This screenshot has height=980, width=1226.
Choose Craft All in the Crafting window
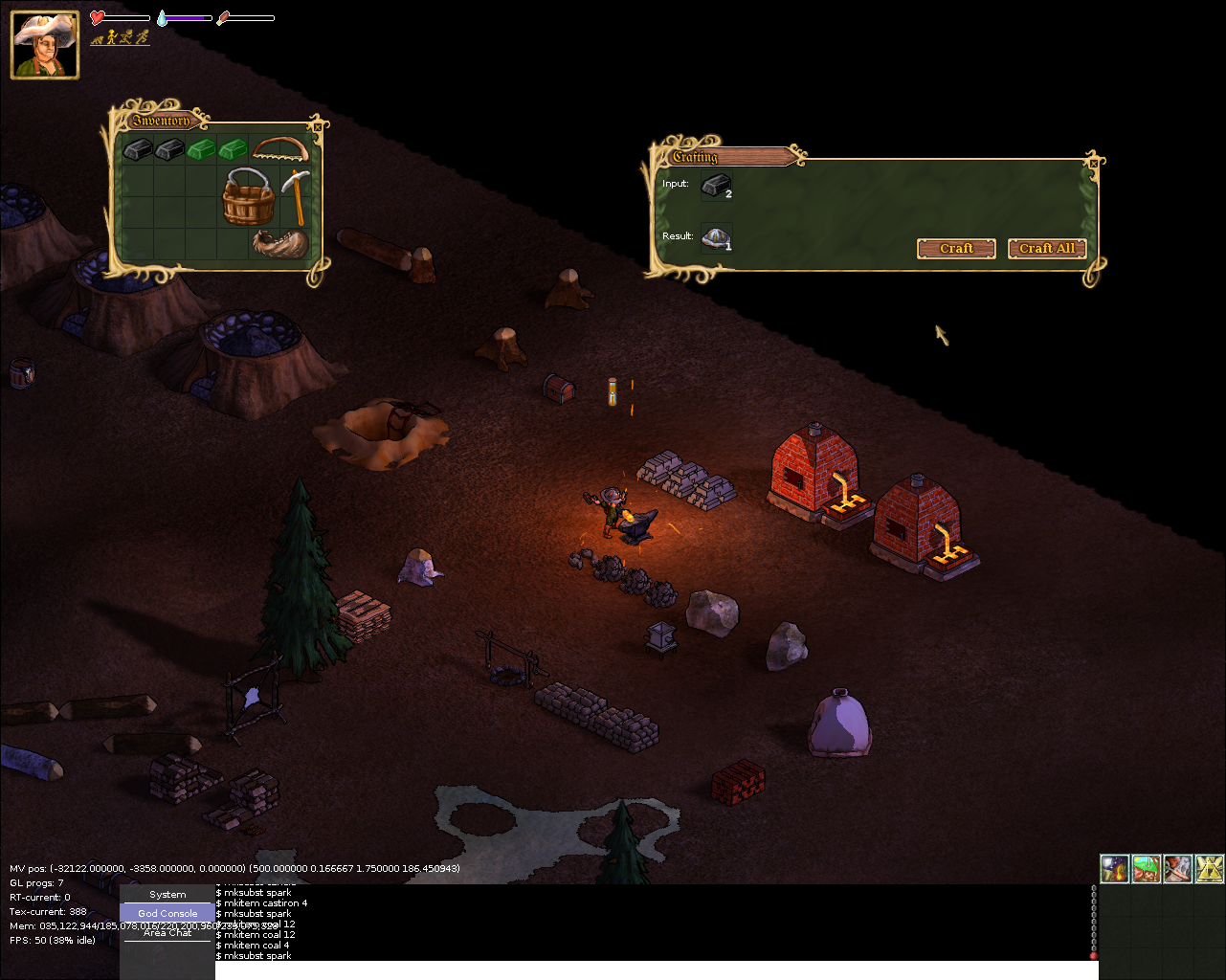pyautogui.click(x=1046, y=249)
